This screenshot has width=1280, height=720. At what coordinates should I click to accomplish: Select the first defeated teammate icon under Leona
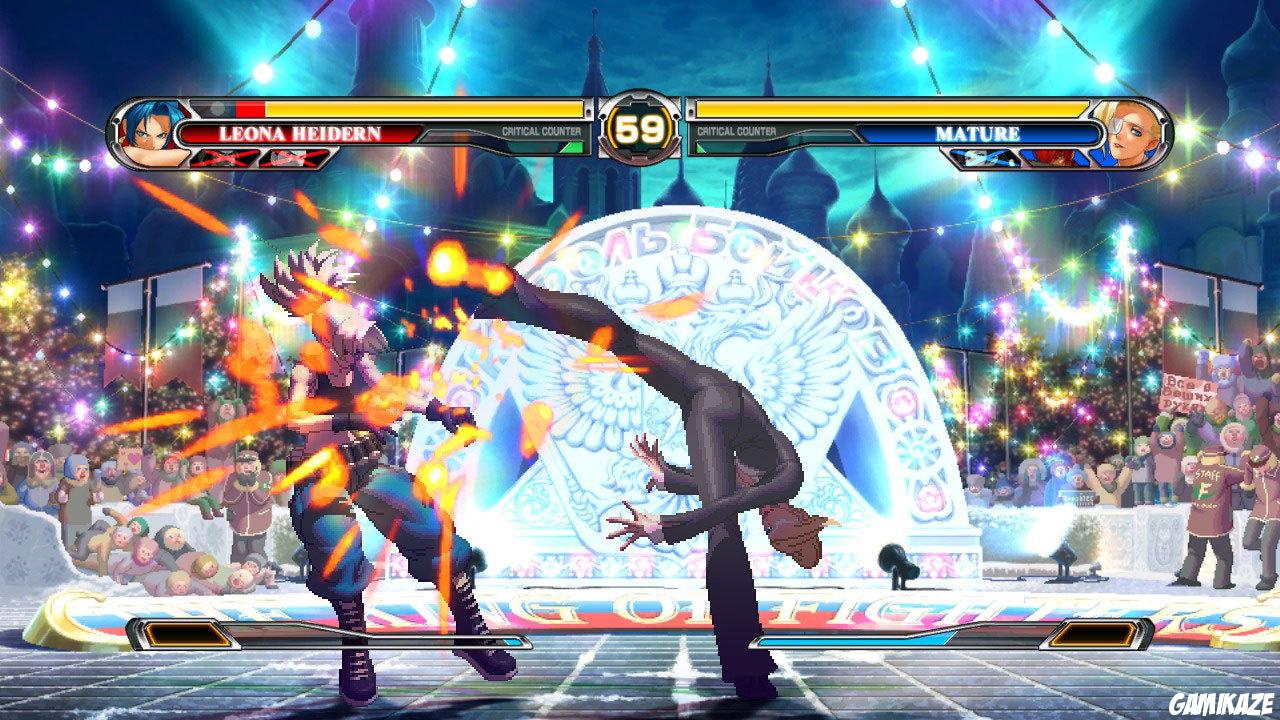tap(221, 157)
